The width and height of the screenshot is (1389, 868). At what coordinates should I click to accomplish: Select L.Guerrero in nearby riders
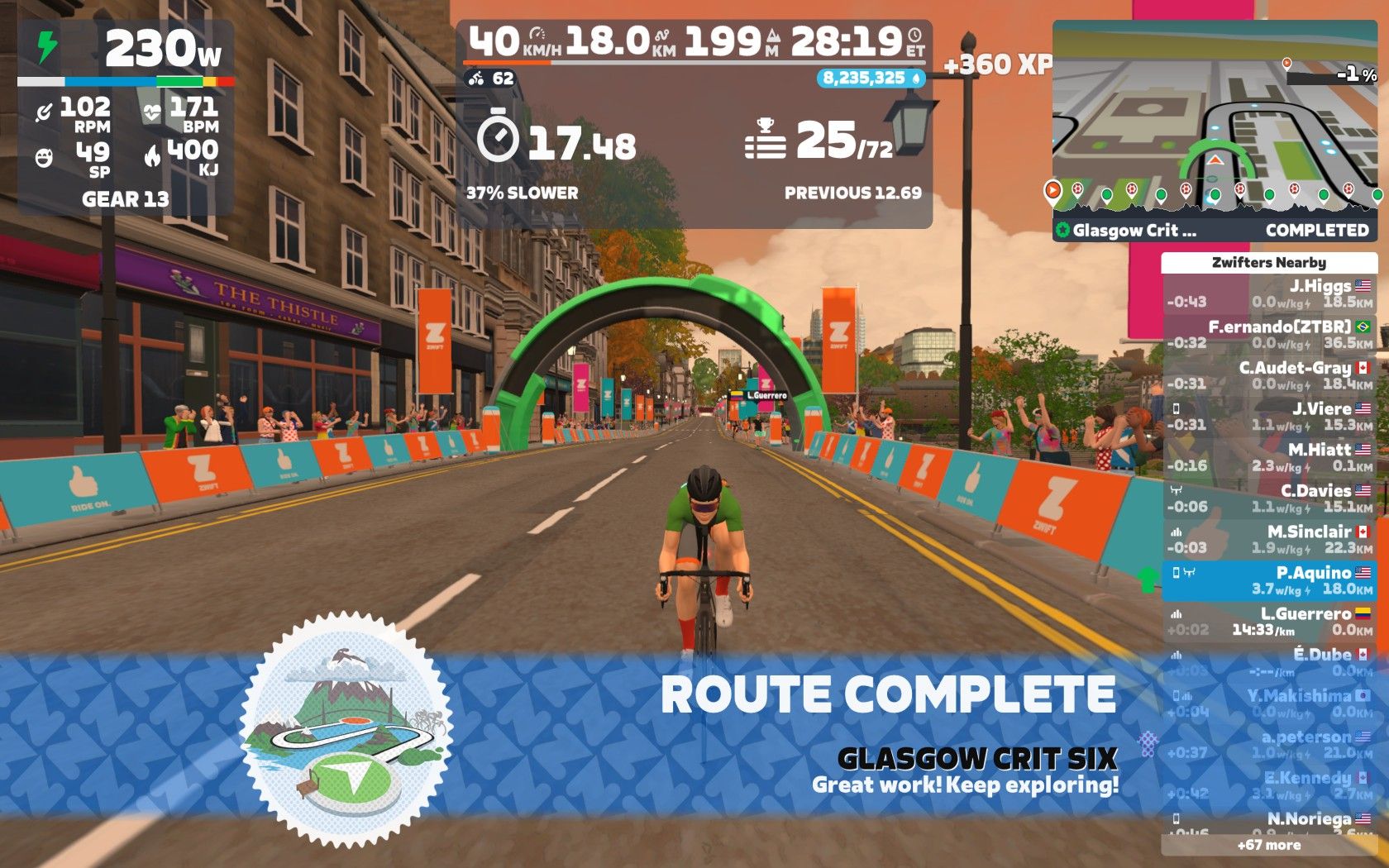(x=1268, y=622)
